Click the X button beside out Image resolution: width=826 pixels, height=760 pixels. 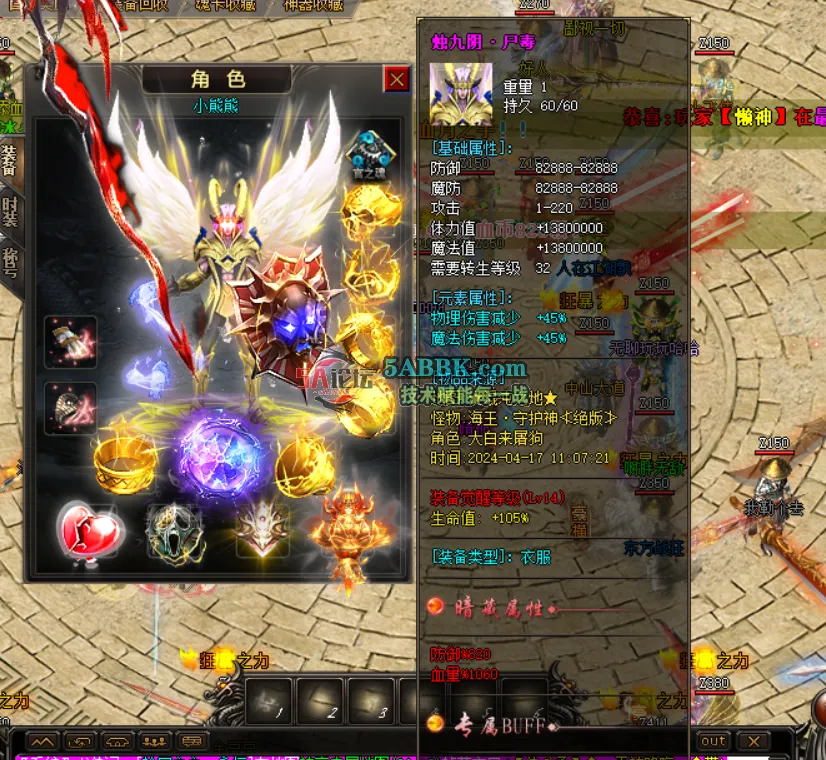click(x=753, y=741)
